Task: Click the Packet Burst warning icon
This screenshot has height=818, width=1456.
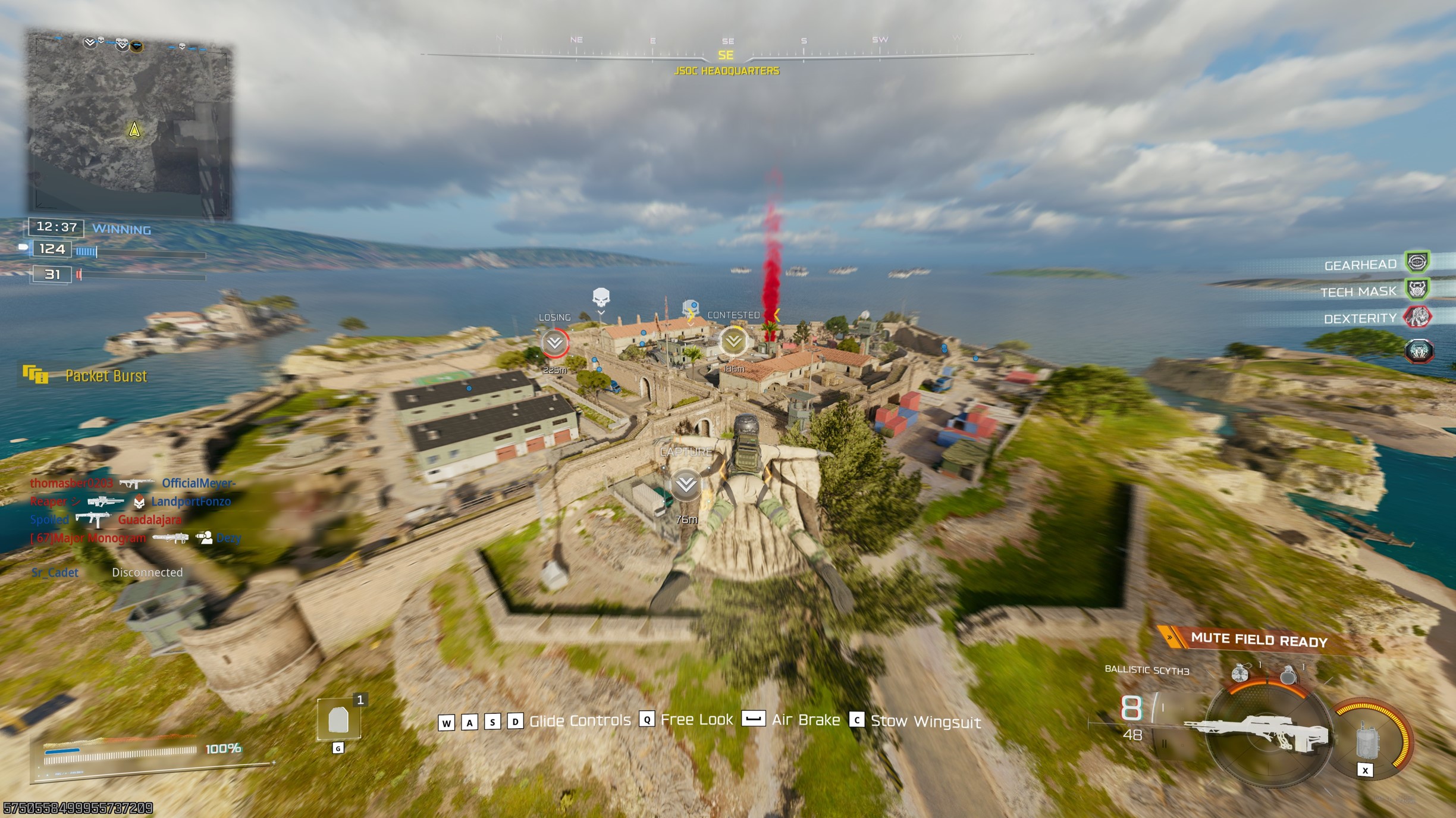Action: click(36, 375)
